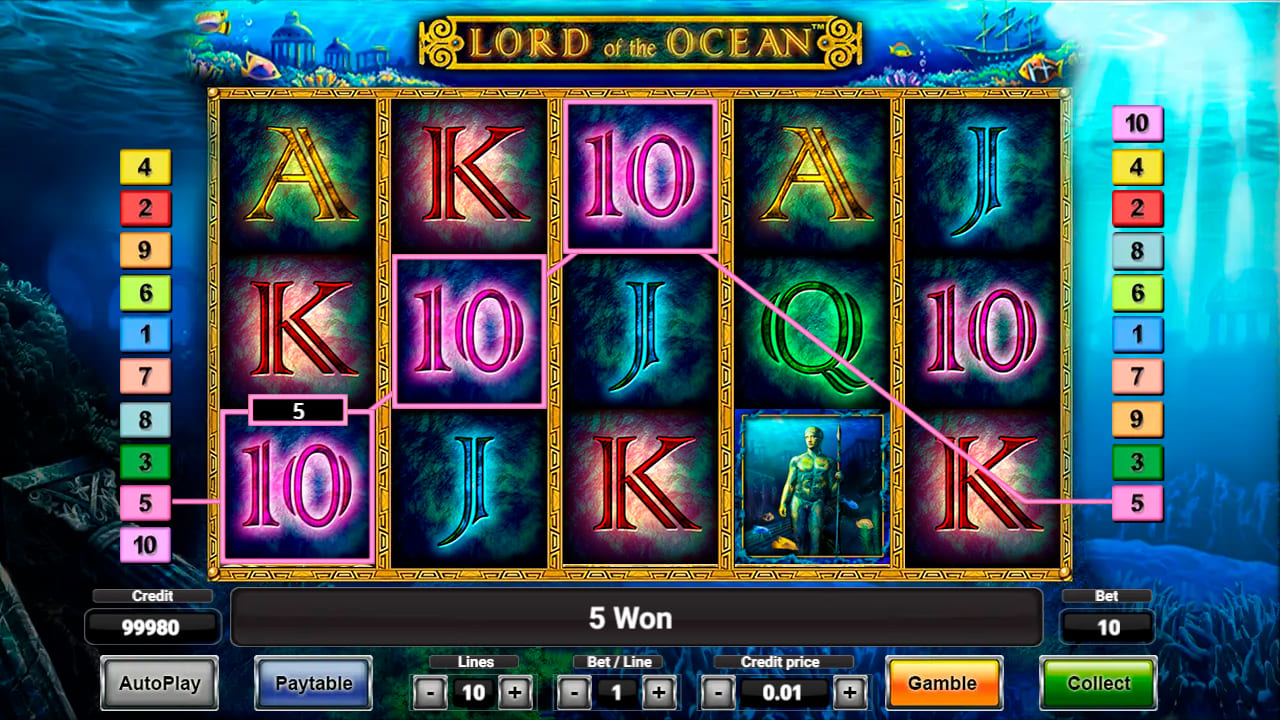
Task: Click the Lord of the Ocean symbol on reel four
Action: 812,487
